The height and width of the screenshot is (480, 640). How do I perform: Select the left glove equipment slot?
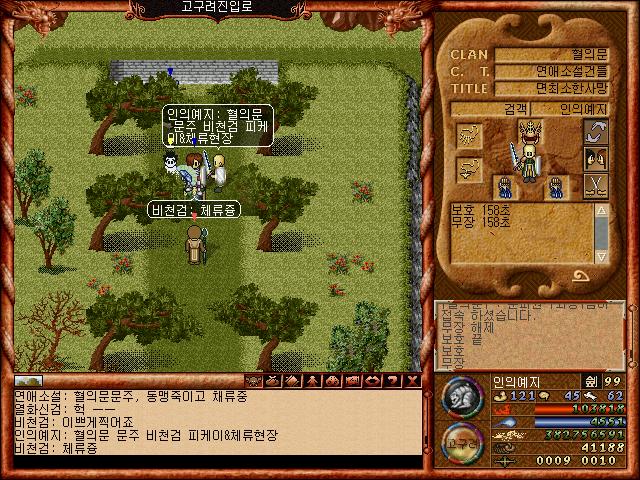pos(505,185)
